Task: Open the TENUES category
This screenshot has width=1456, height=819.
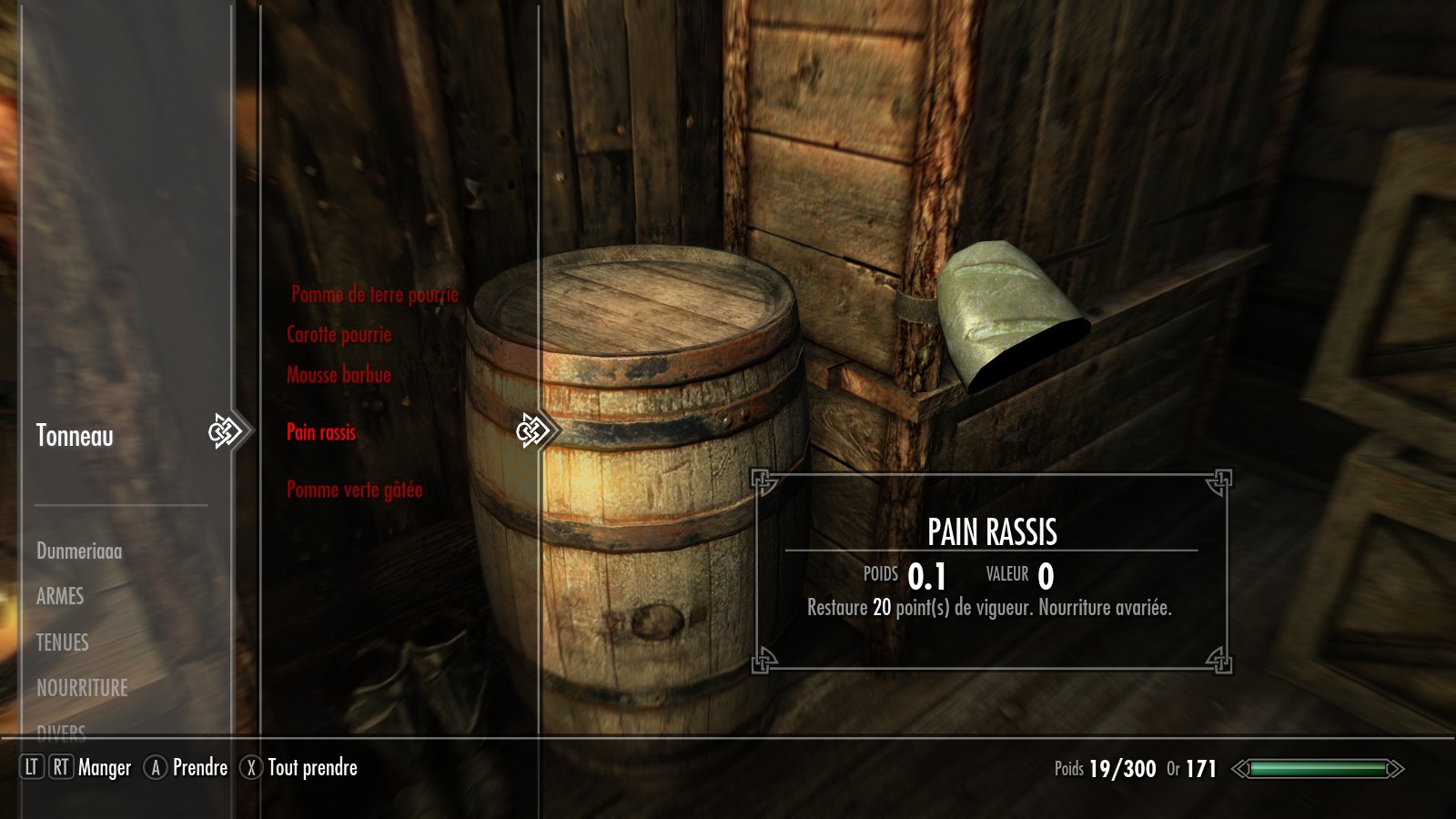Action: click(63, 642)
